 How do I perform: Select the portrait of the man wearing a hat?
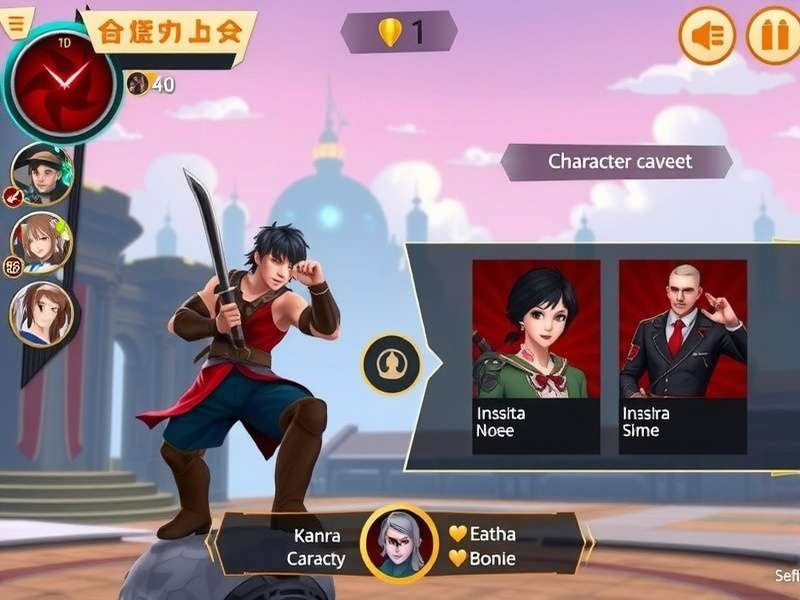click(x=41, y=173)
